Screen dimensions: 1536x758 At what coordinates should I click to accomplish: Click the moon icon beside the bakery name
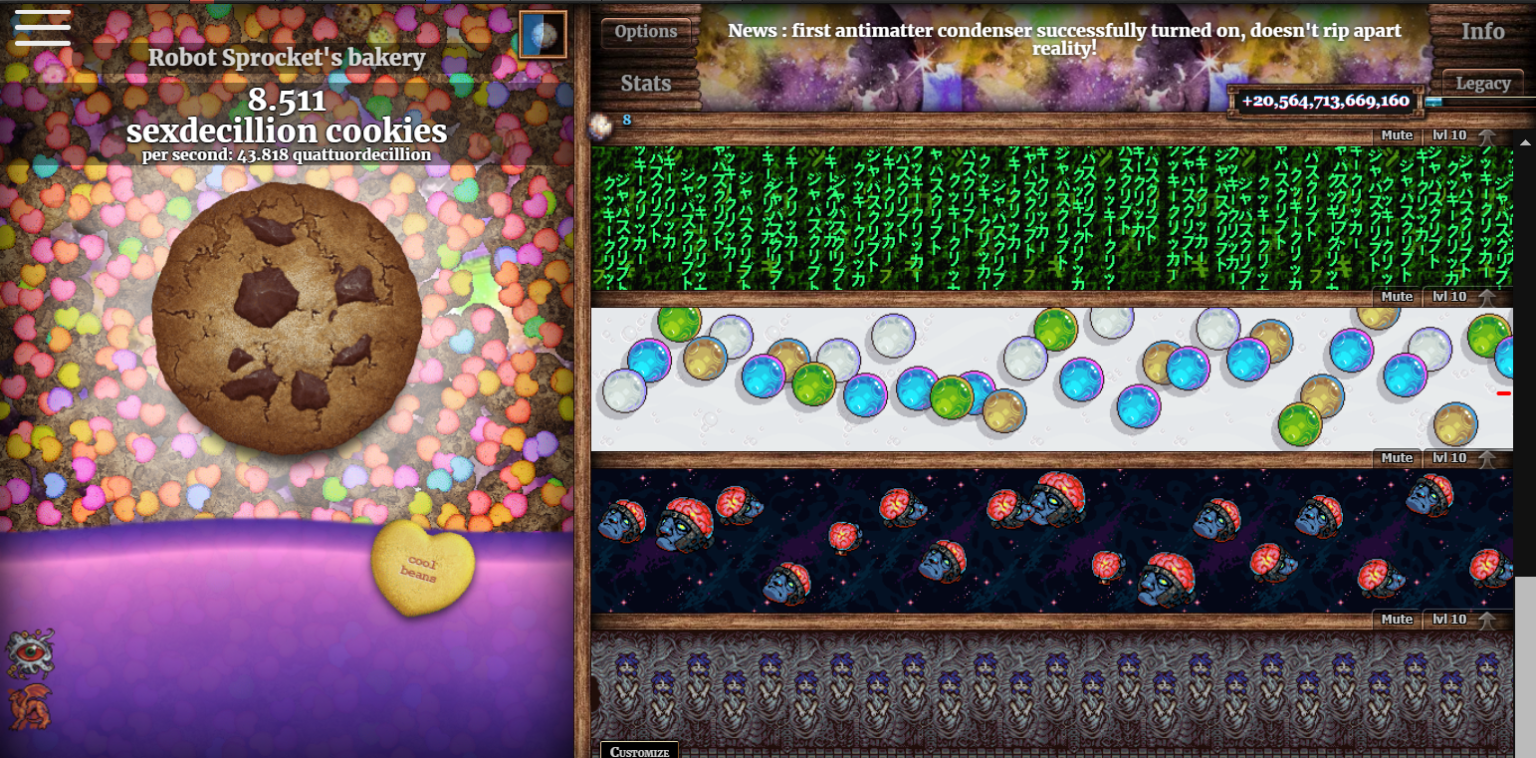click(x=541, y=33)
